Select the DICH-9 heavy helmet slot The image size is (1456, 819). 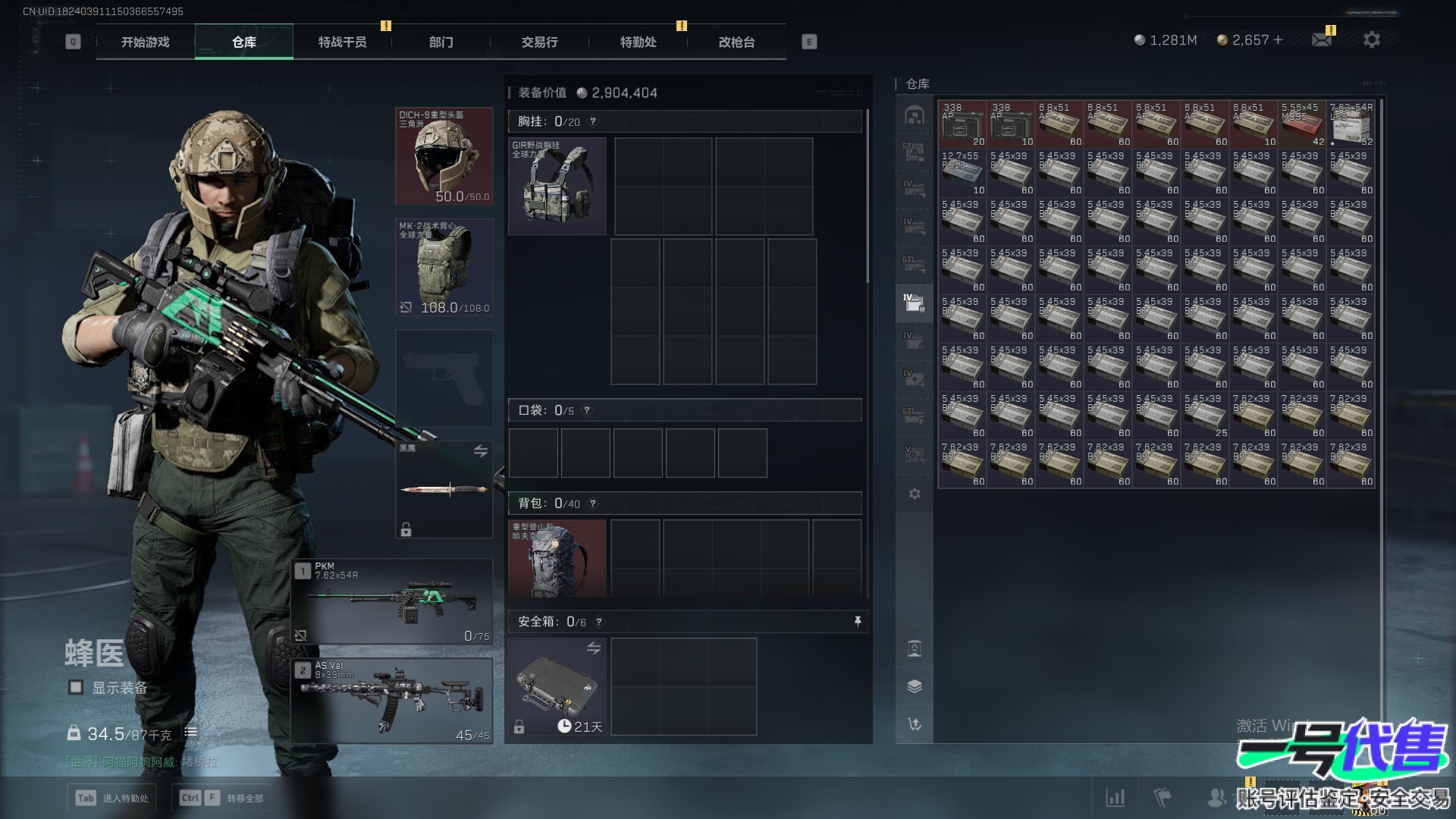click(444, 156)
